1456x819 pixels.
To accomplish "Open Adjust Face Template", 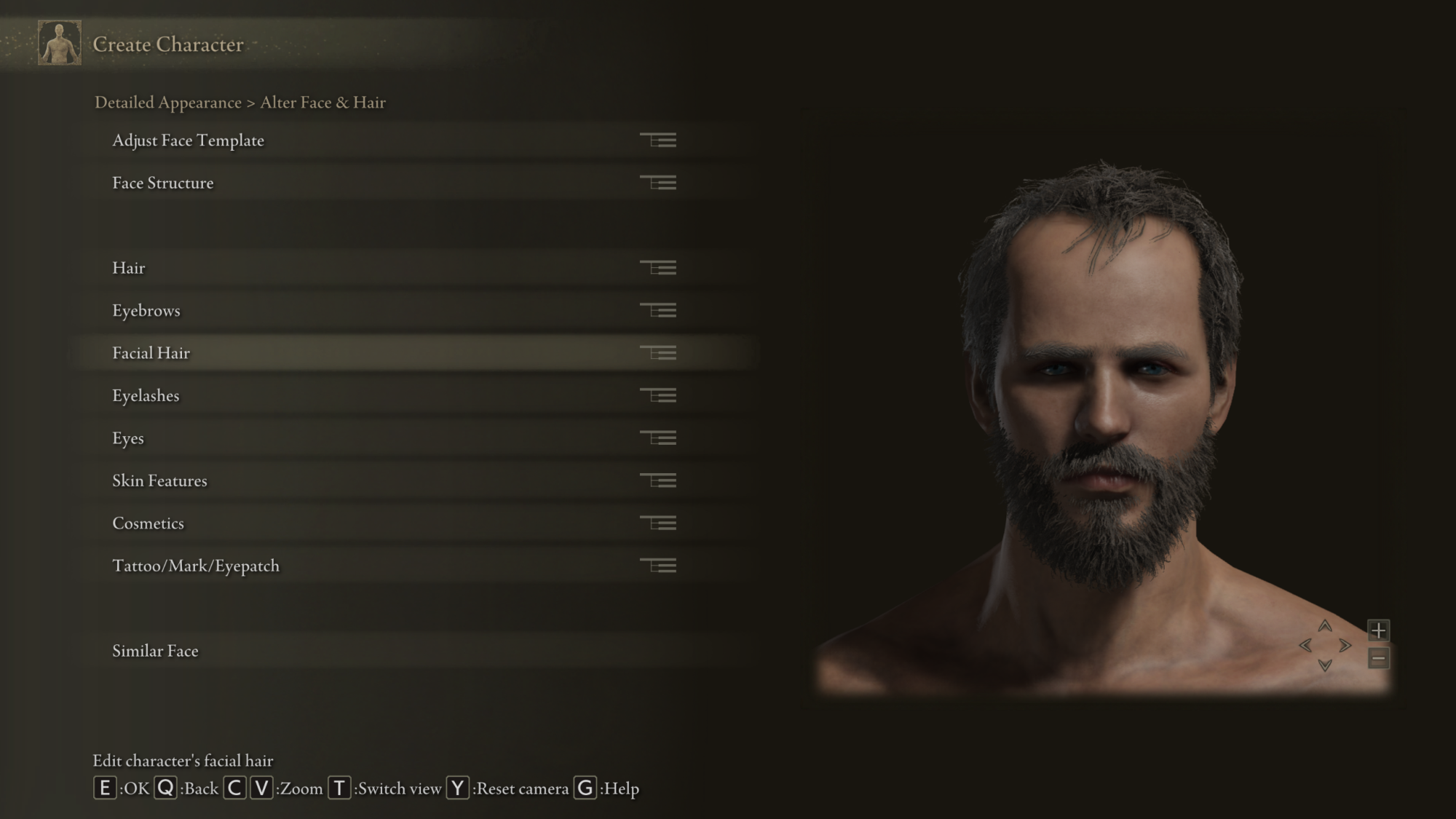I will coord(188,141).
